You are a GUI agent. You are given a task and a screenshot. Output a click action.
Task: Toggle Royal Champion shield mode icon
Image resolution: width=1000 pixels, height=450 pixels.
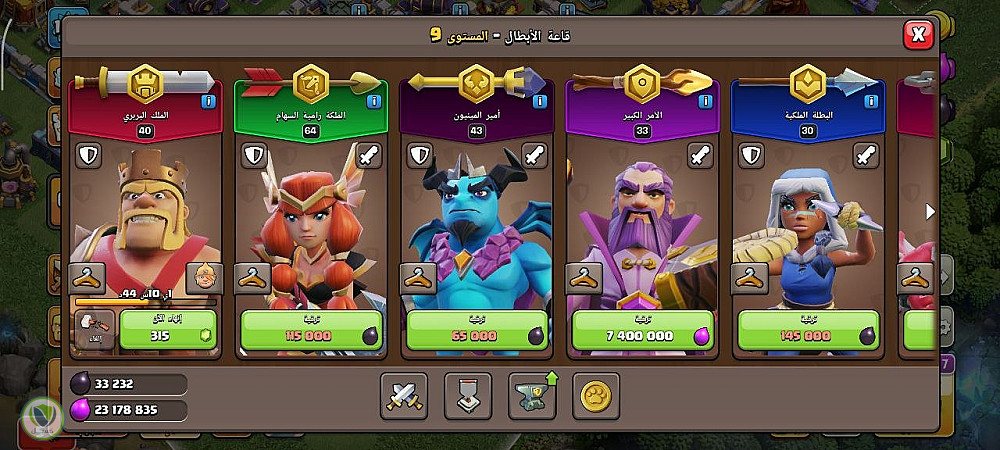(752, 156)
